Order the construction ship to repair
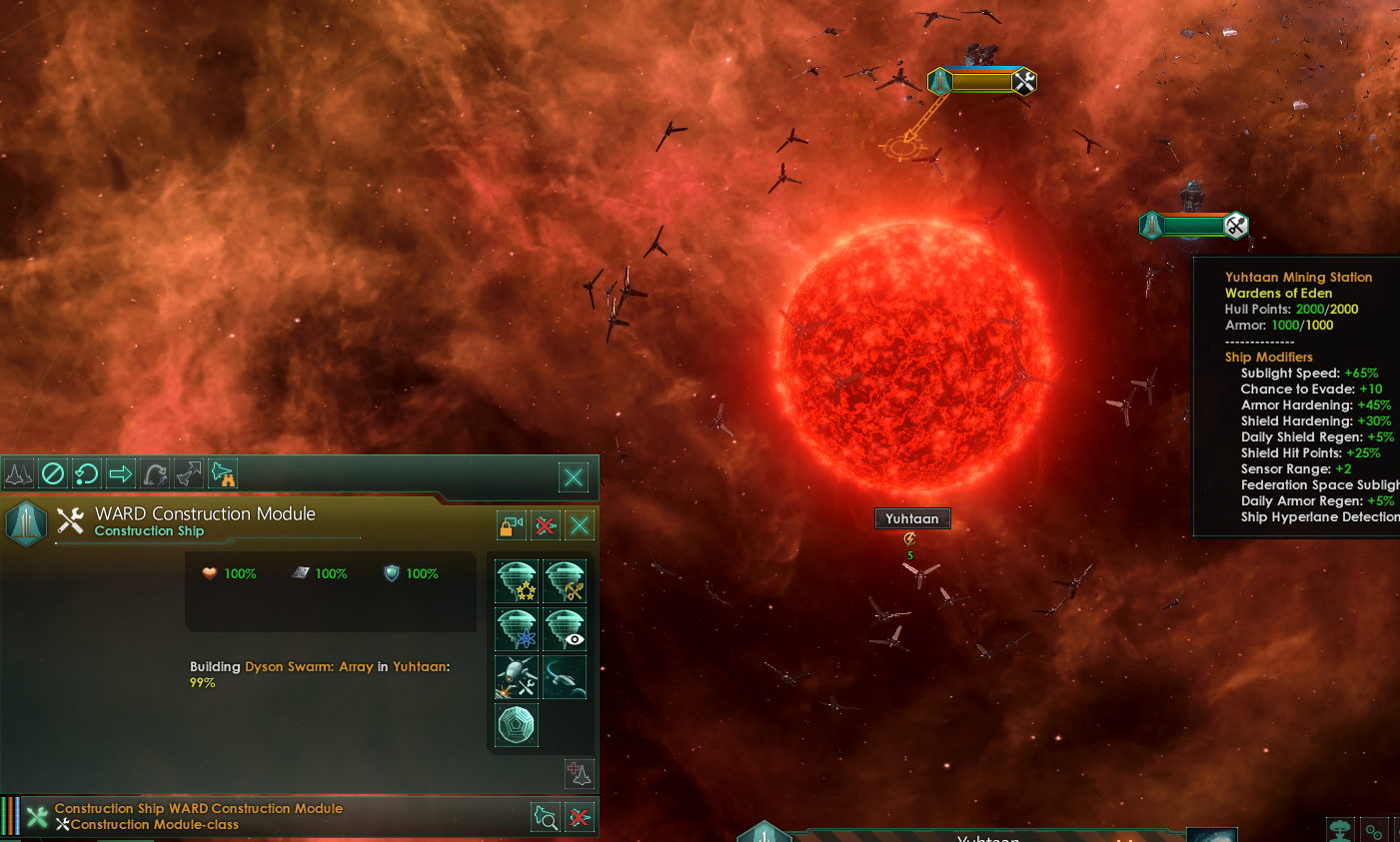 click(517, 677)
